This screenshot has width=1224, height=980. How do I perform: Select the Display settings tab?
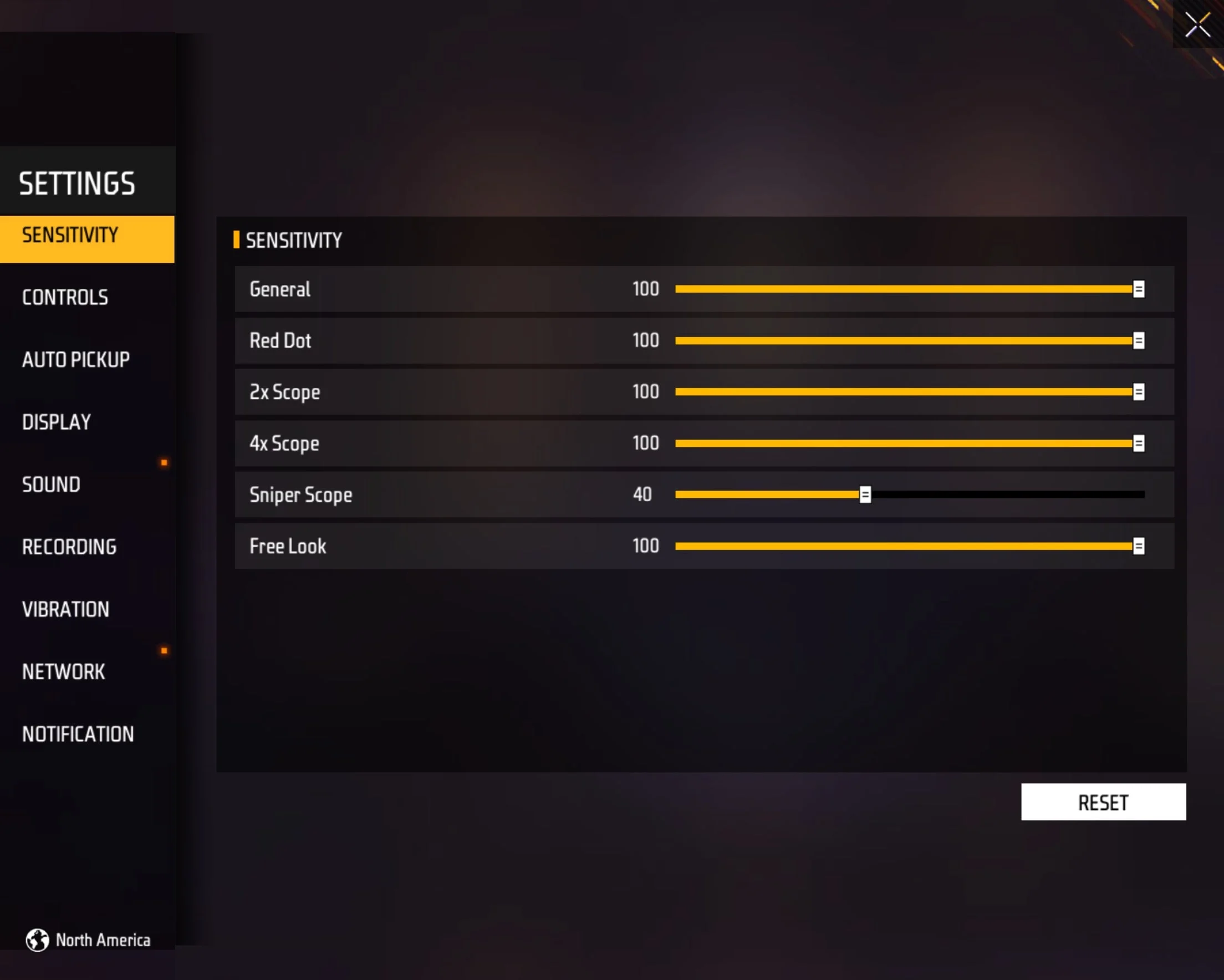coord(57,422)
